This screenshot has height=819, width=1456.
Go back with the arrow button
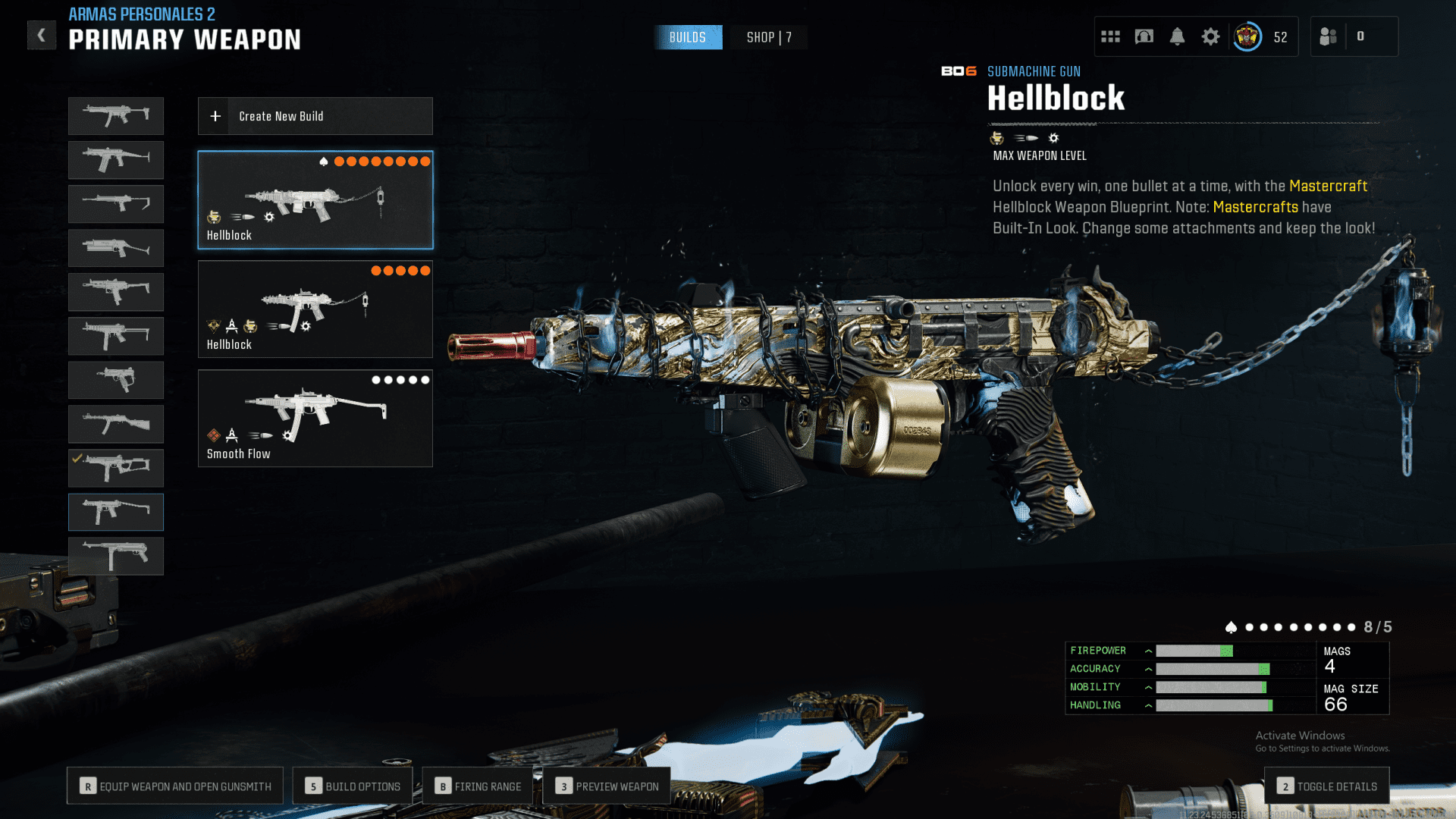click(42, 35)
